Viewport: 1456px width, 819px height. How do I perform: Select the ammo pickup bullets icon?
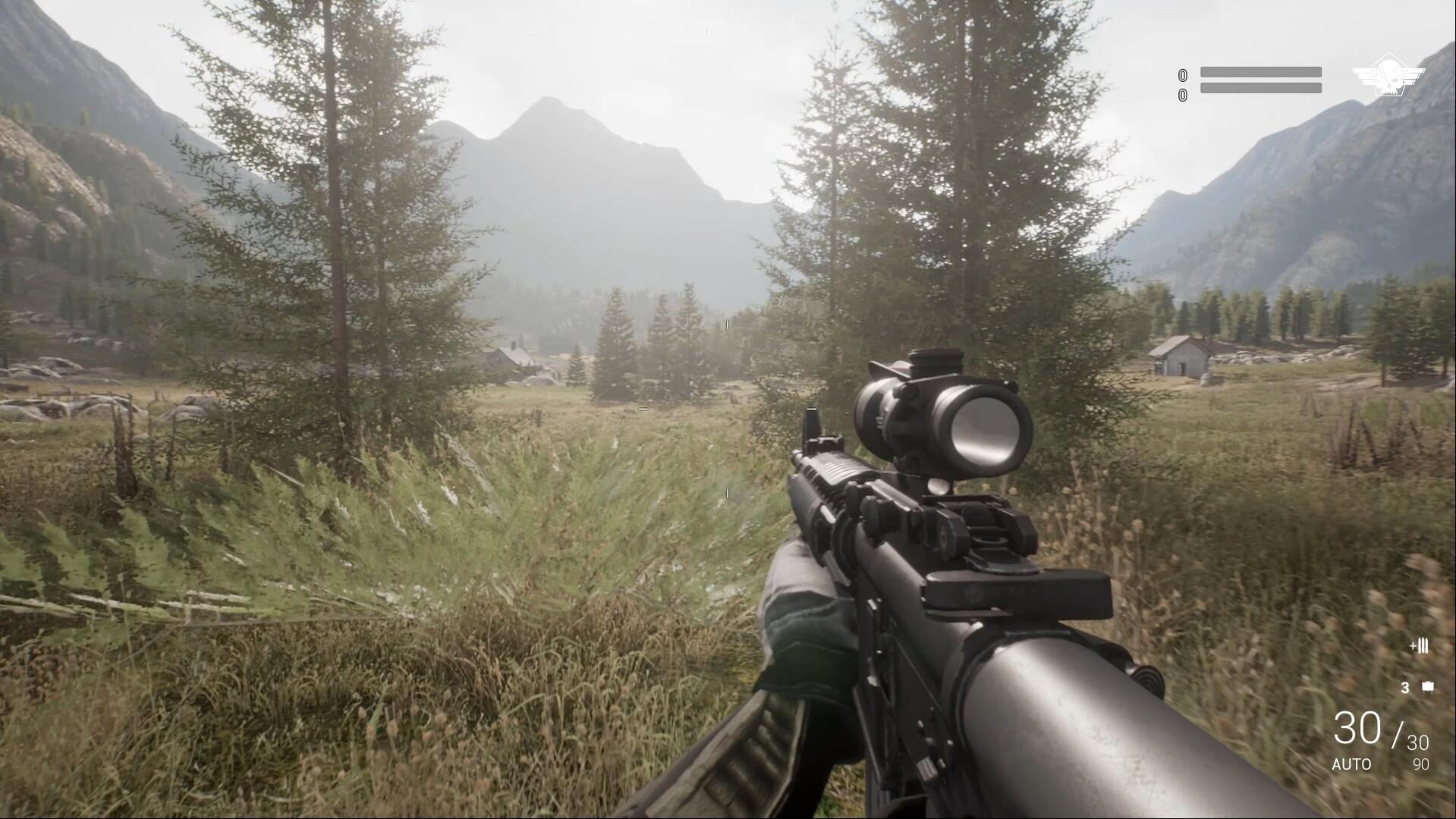(x=1418, y=646)
